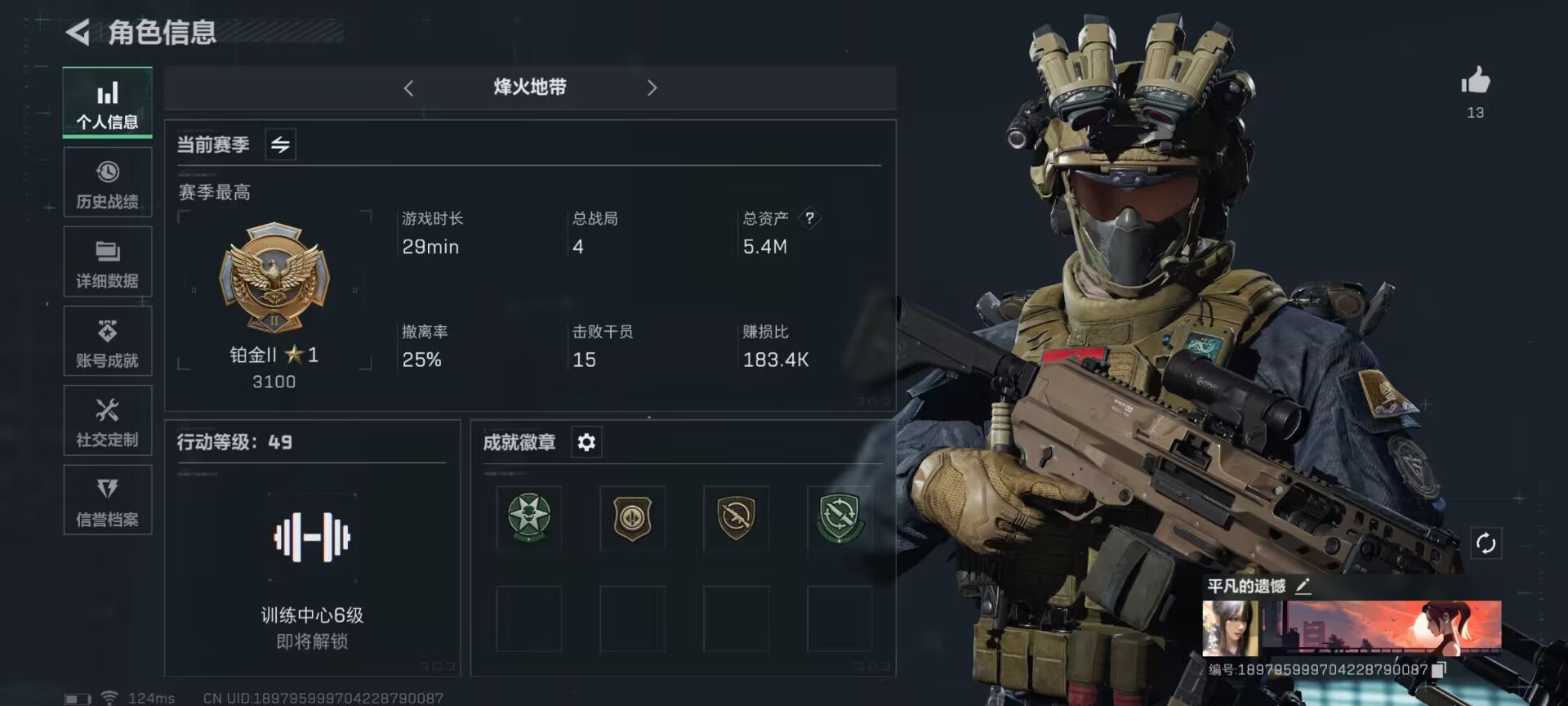Screen dimensions: 1568x706
Task: Open the badge settings gear in 成就徽章
Action: (x=586, y=442)
